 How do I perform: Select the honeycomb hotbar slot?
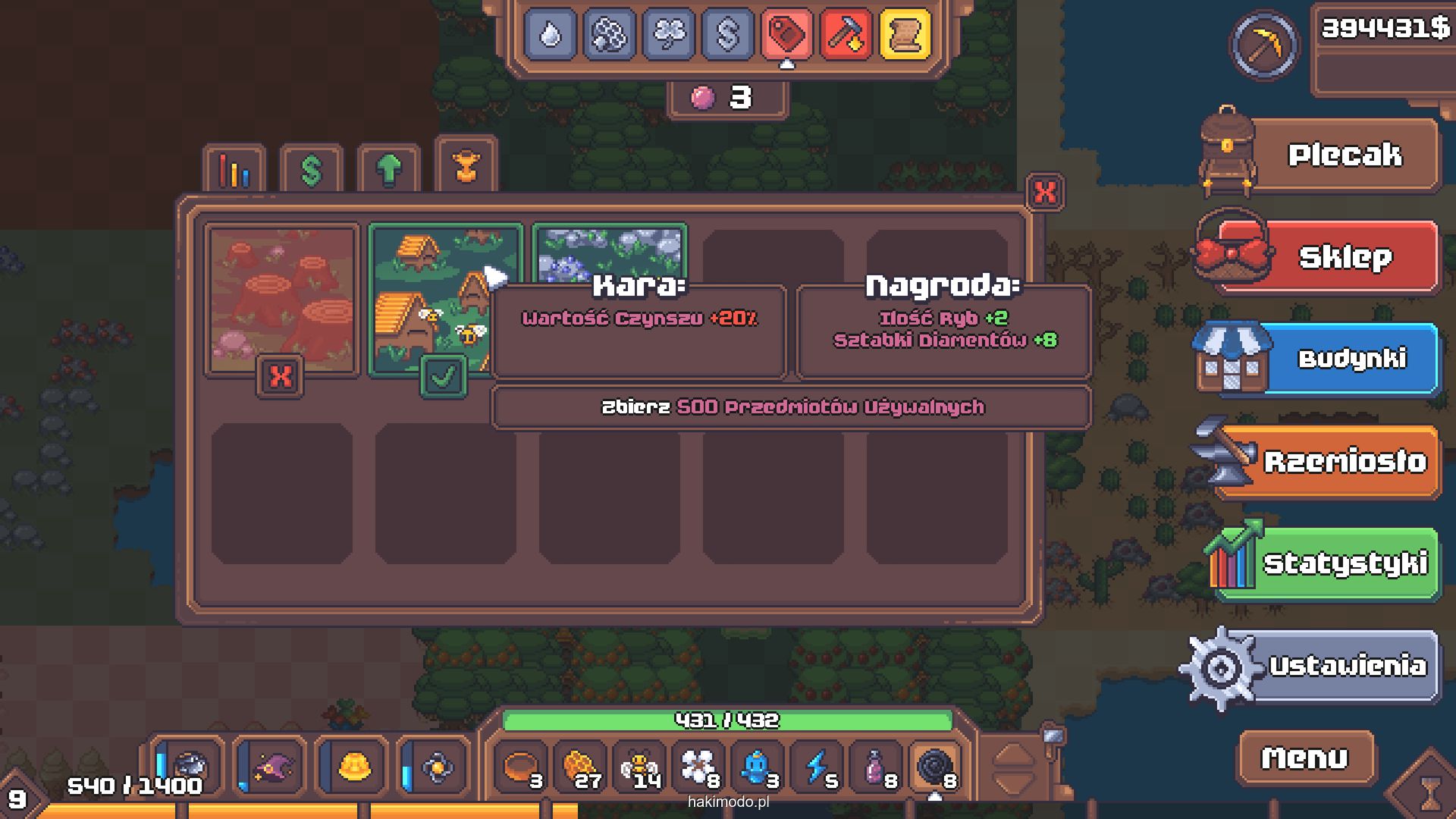click(582, 767)
